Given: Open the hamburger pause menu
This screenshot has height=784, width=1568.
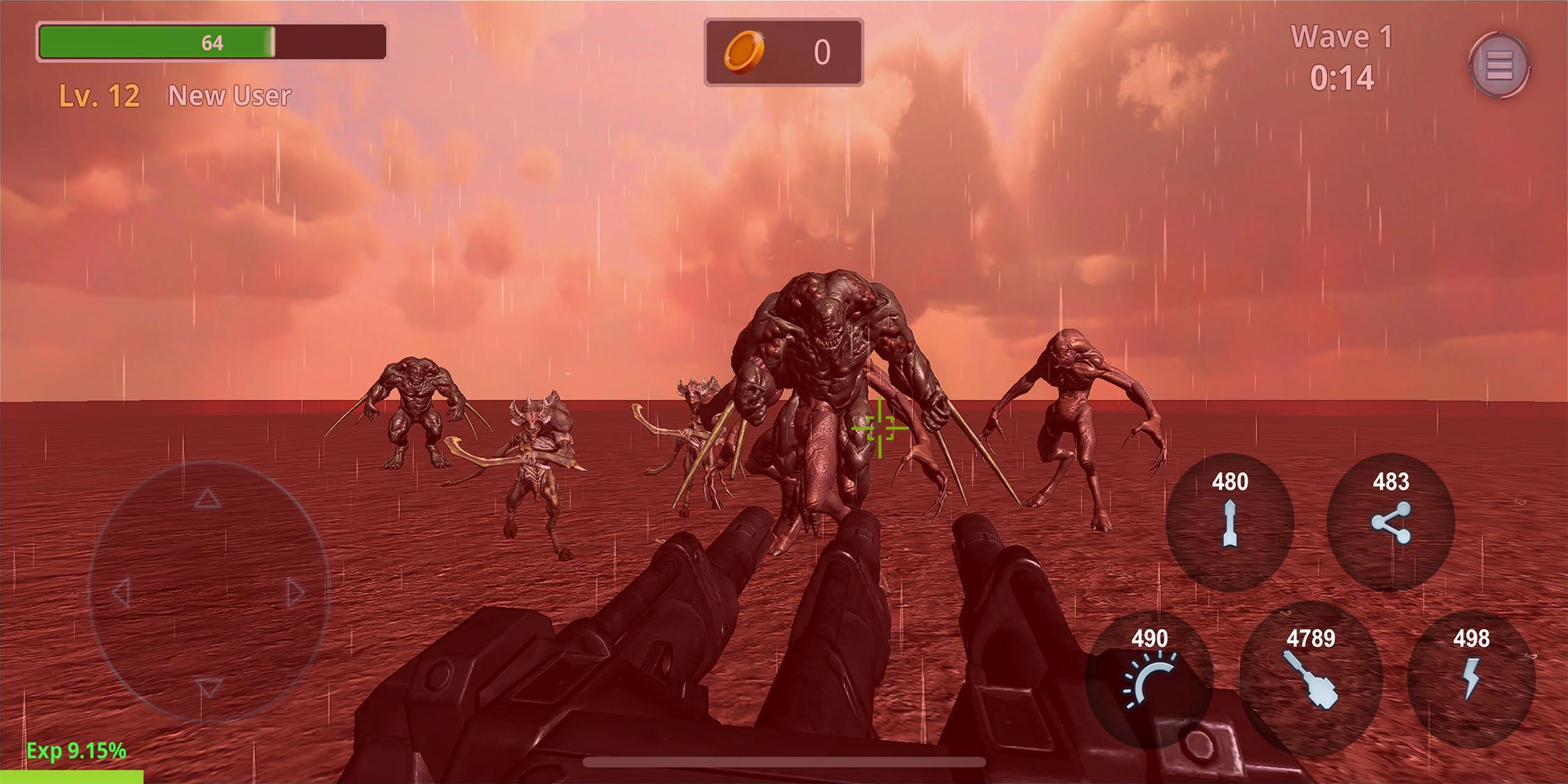Looking at the screenshot, I should click(1499, 66).
